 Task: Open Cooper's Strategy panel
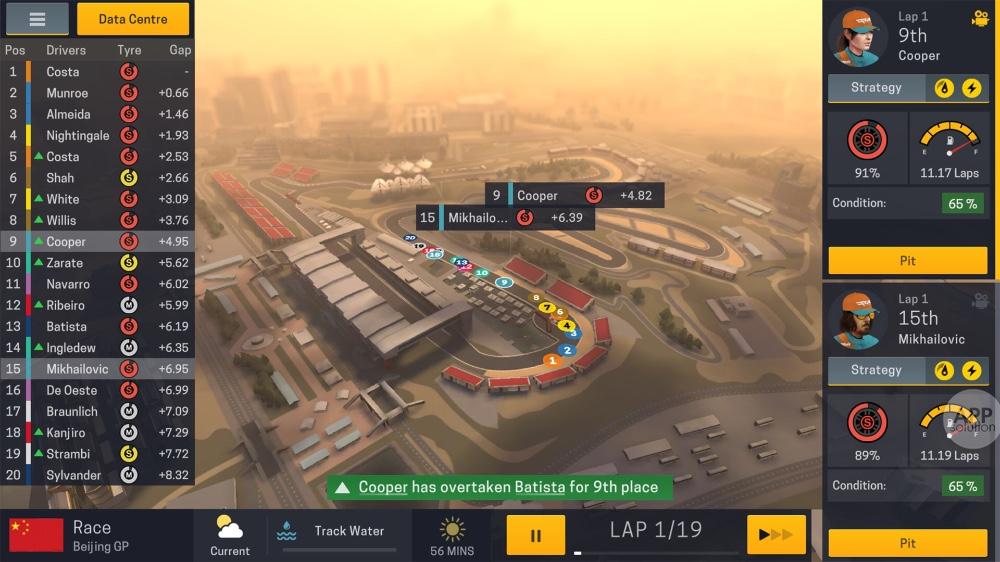point(876,88)
